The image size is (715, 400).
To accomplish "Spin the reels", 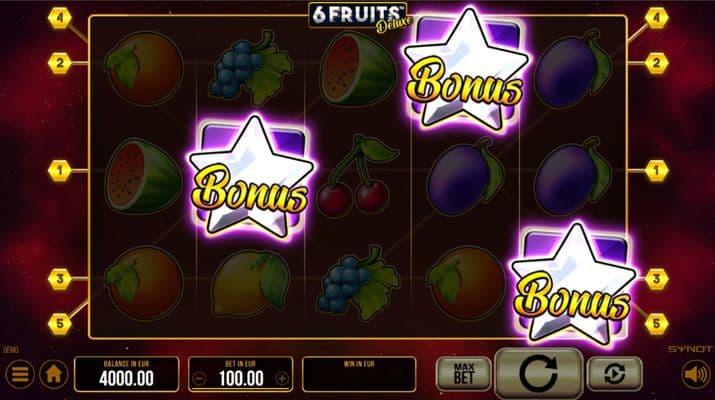I will coord(539,374).
